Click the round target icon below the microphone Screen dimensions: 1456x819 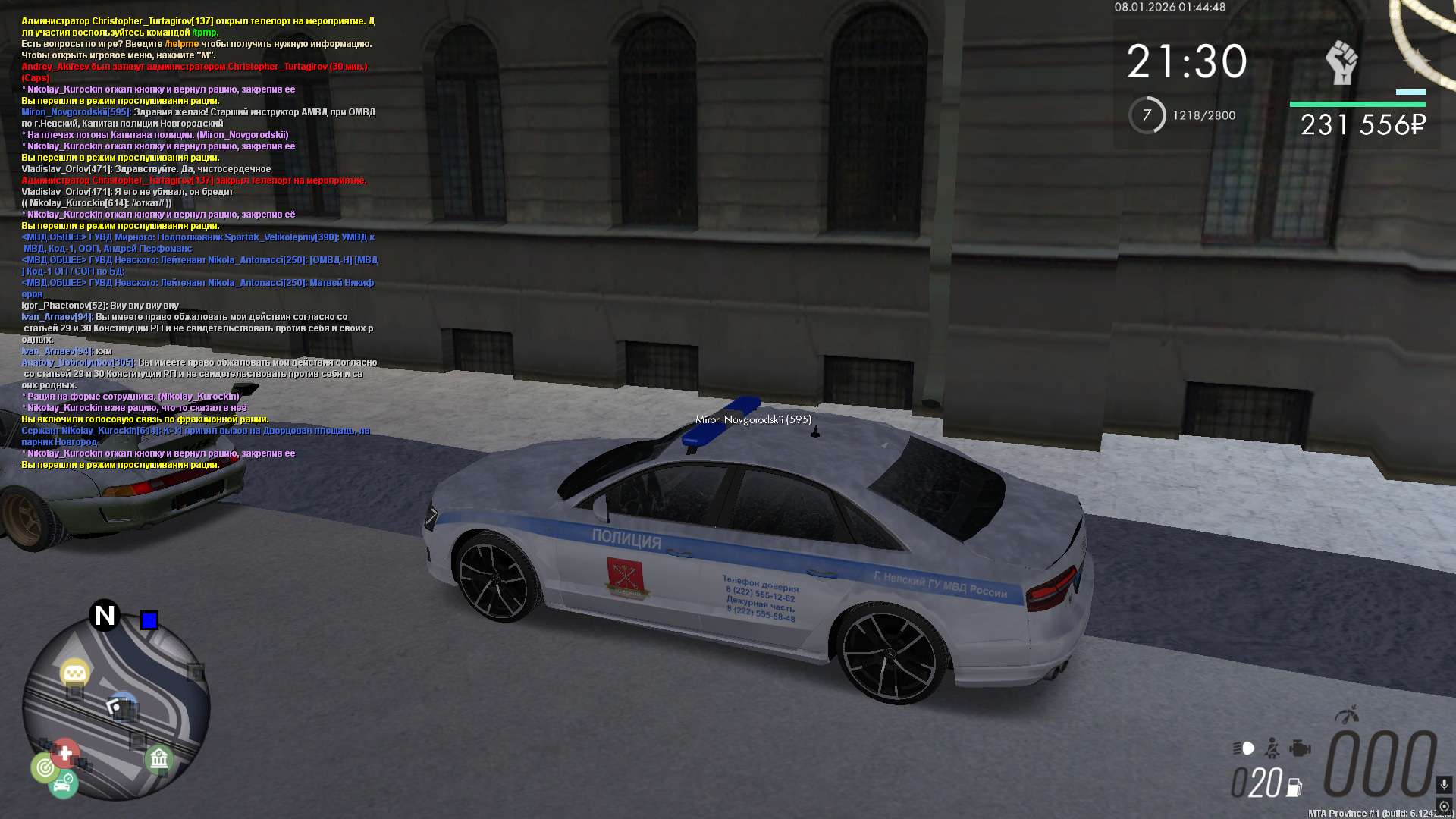coord(1444,806)
